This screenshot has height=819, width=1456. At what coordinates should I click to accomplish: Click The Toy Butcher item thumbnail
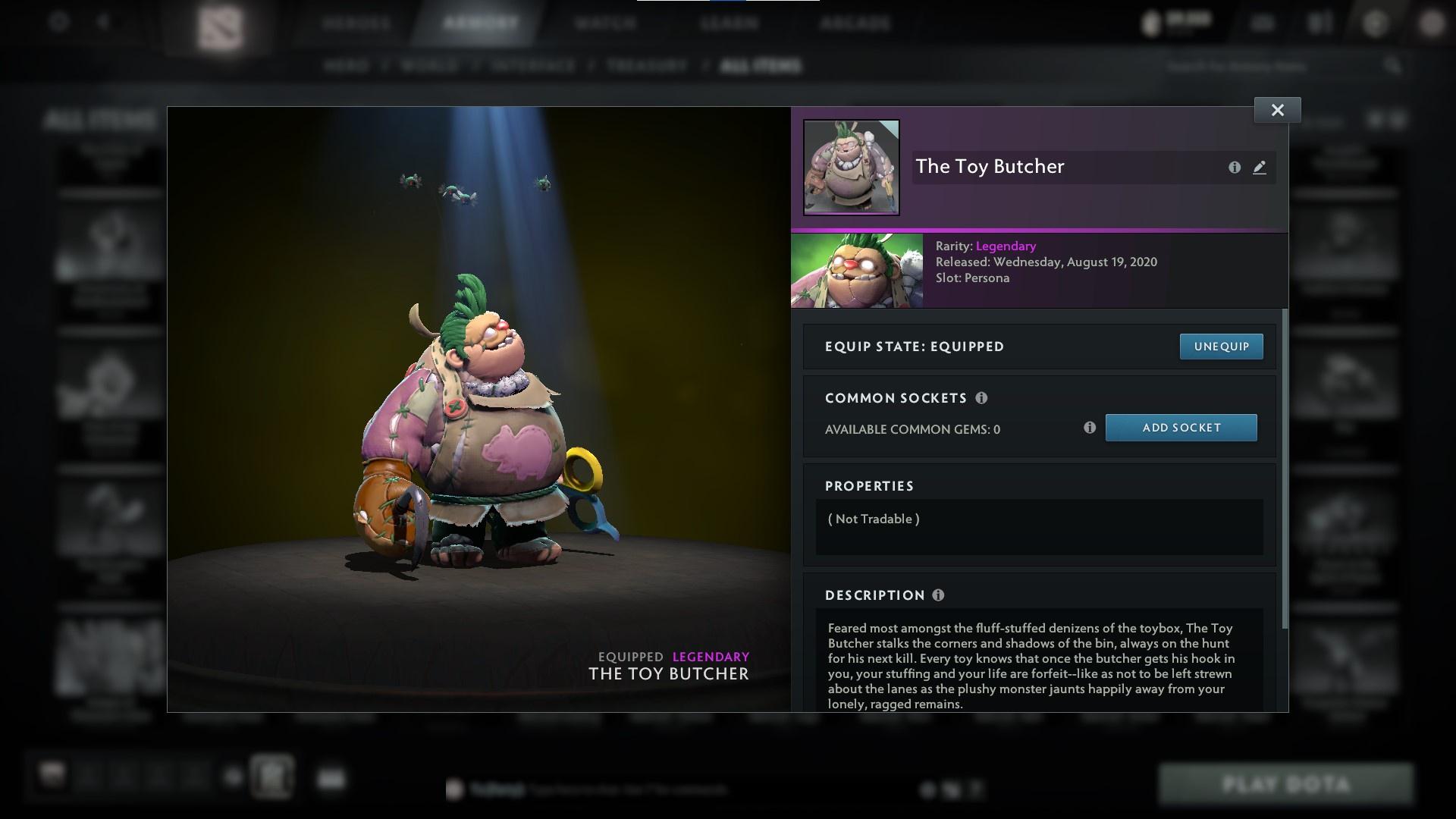point(851,168)
